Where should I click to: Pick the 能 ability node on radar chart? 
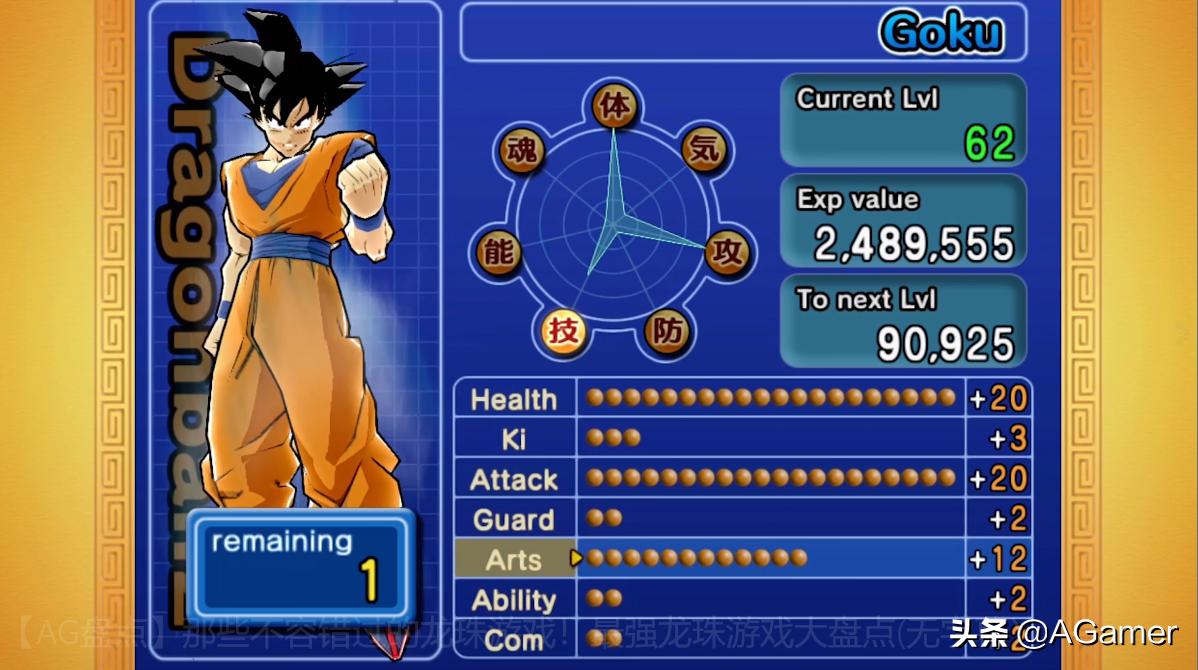coord(499,251)
